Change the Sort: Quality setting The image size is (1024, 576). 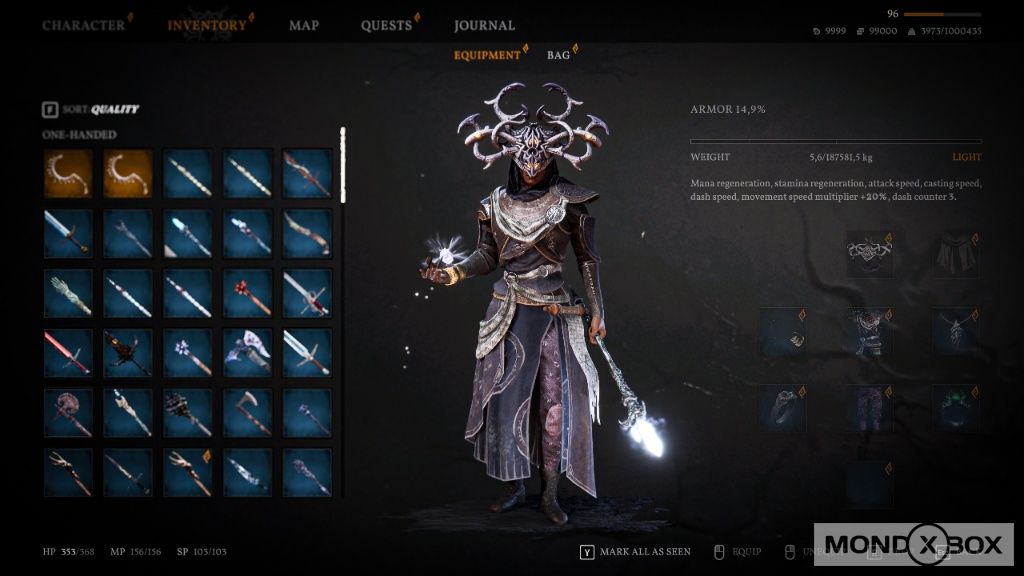pyautogui.click(x=90, y=110)
